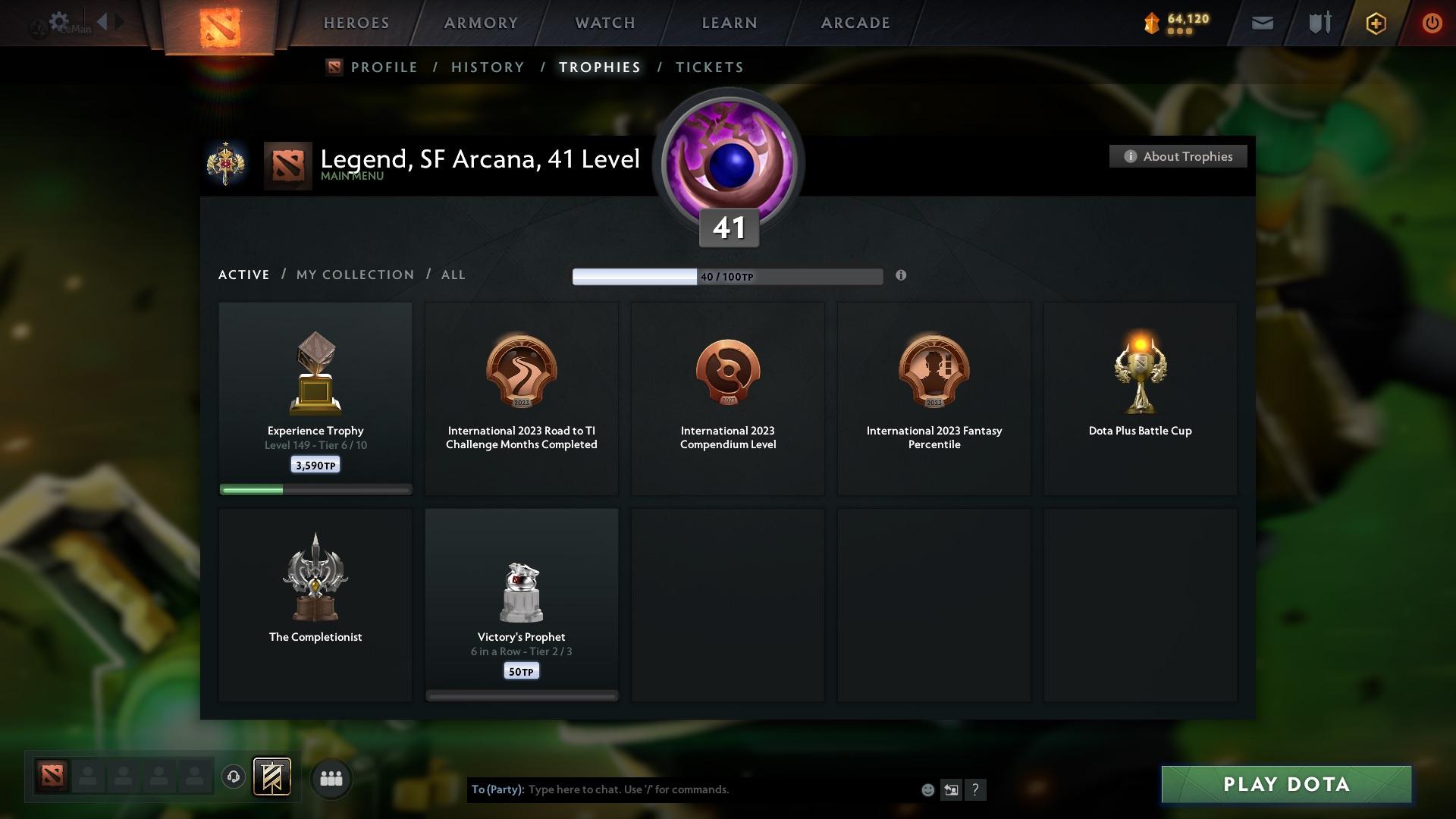Open the settings gear icon
The width and height of the screenshot is (1456, 819).
pyautogui.click(x=59, y=22)
